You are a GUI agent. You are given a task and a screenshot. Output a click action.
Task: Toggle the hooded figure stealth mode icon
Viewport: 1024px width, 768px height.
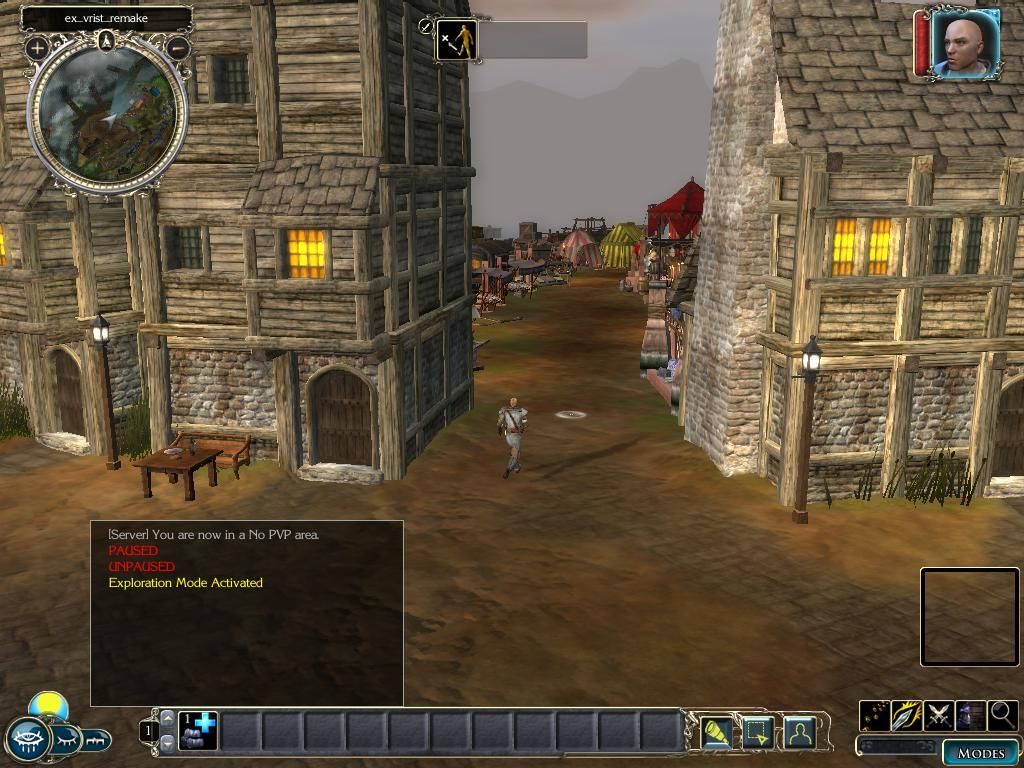click(x=971, y=716)
